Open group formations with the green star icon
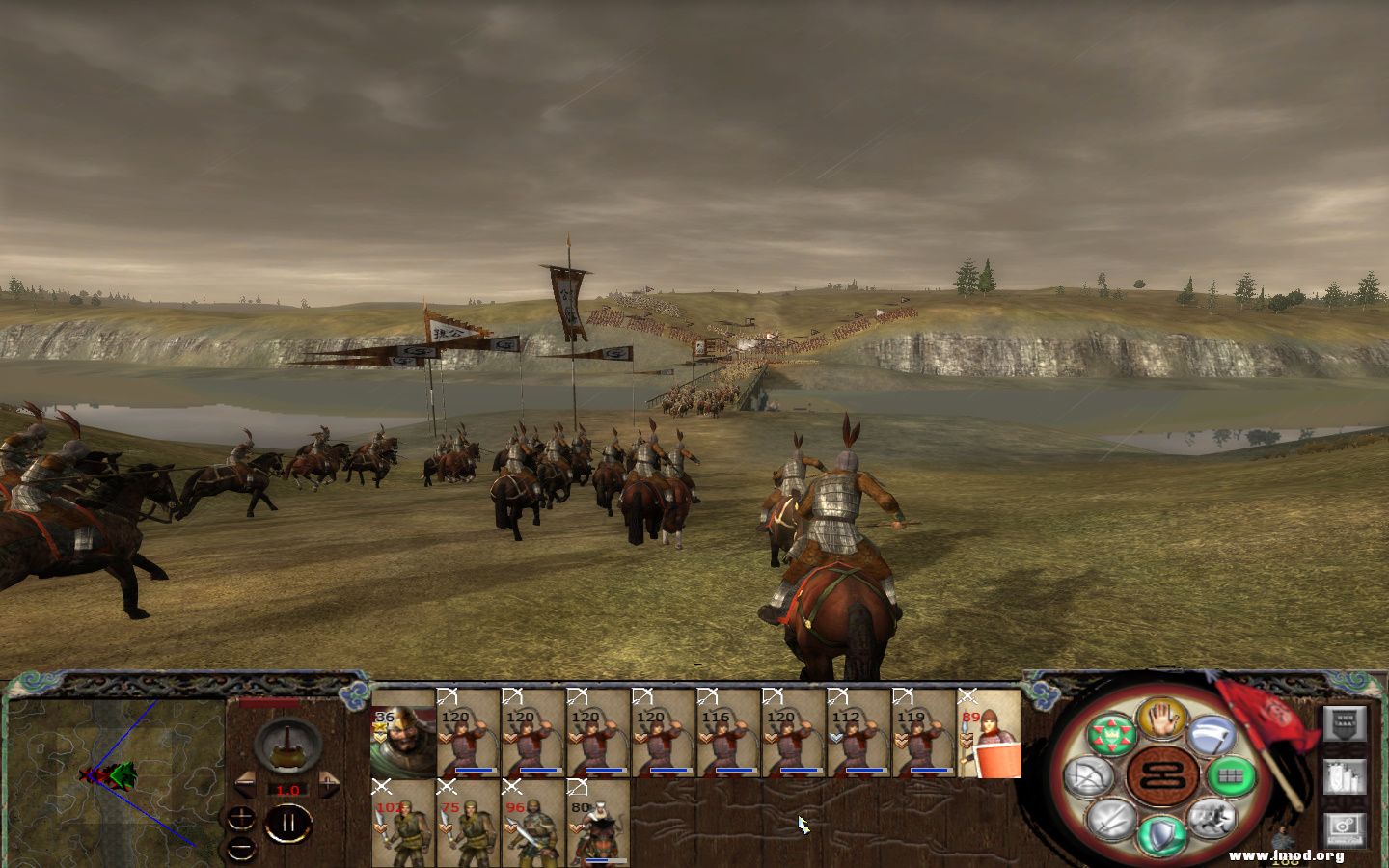 tap(1112, 734)
